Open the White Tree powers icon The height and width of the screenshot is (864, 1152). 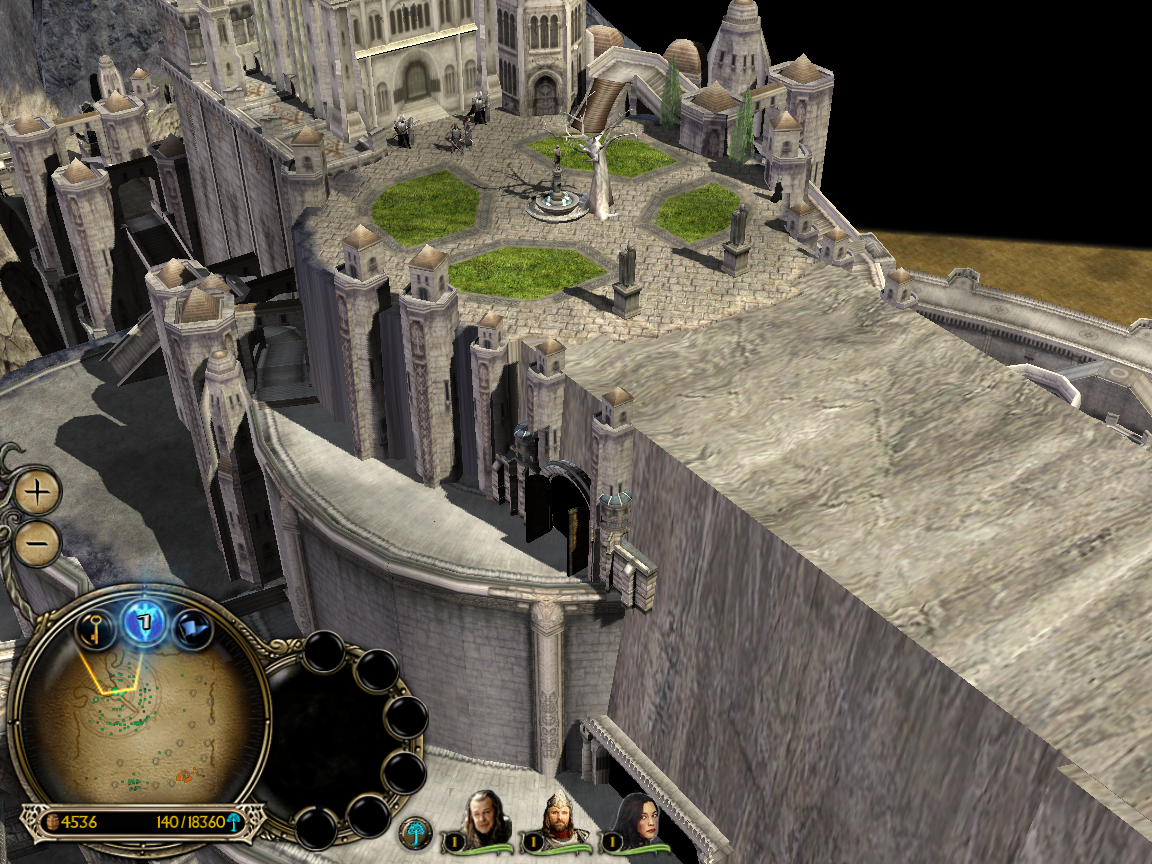tap(415, 833)
